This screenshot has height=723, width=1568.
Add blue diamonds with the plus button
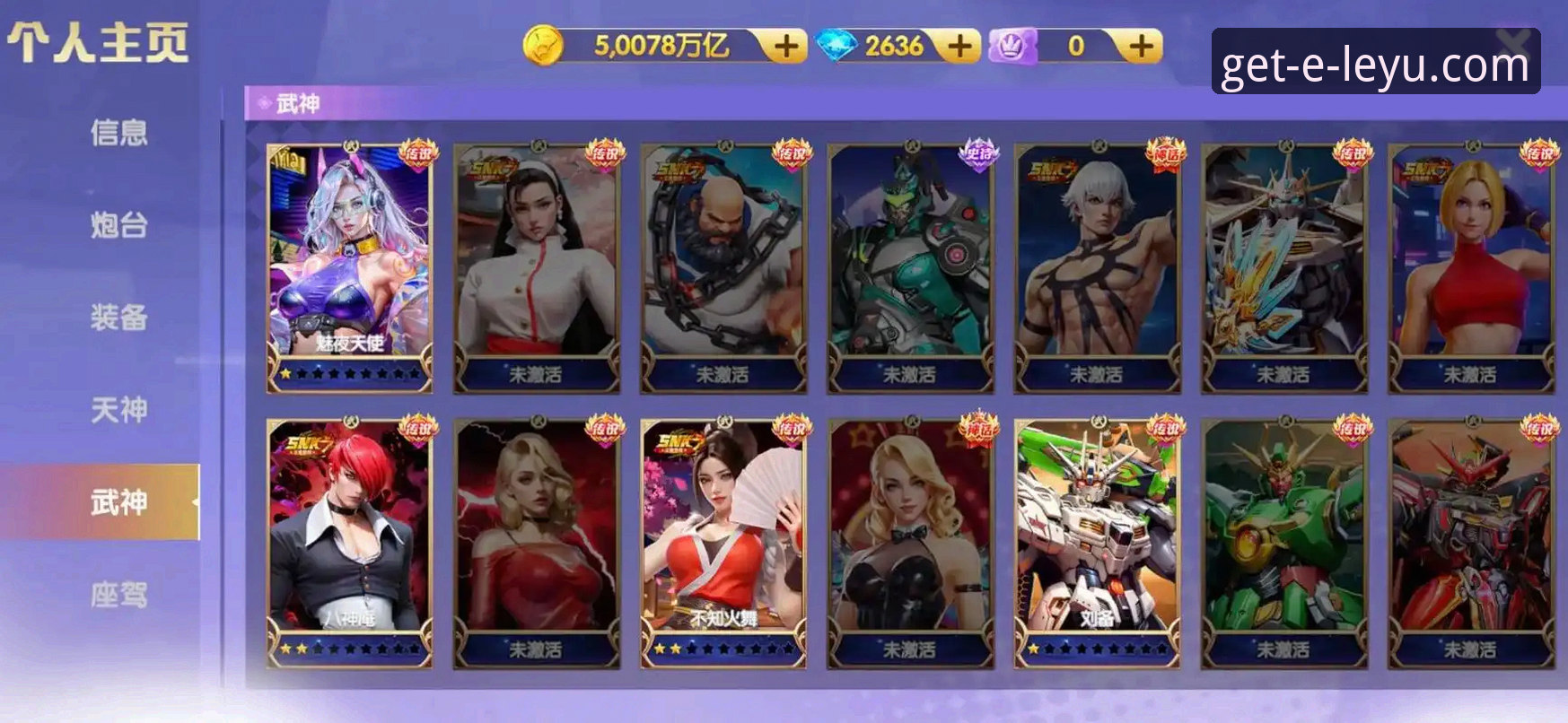point(959,46)
